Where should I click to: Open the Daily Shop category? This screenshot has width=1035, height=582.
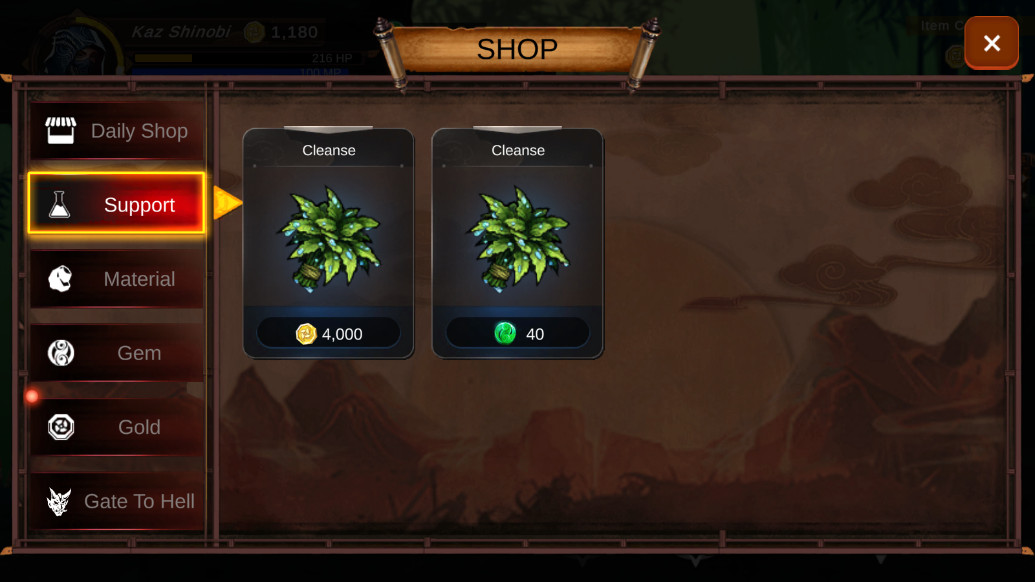pos(117,131)
